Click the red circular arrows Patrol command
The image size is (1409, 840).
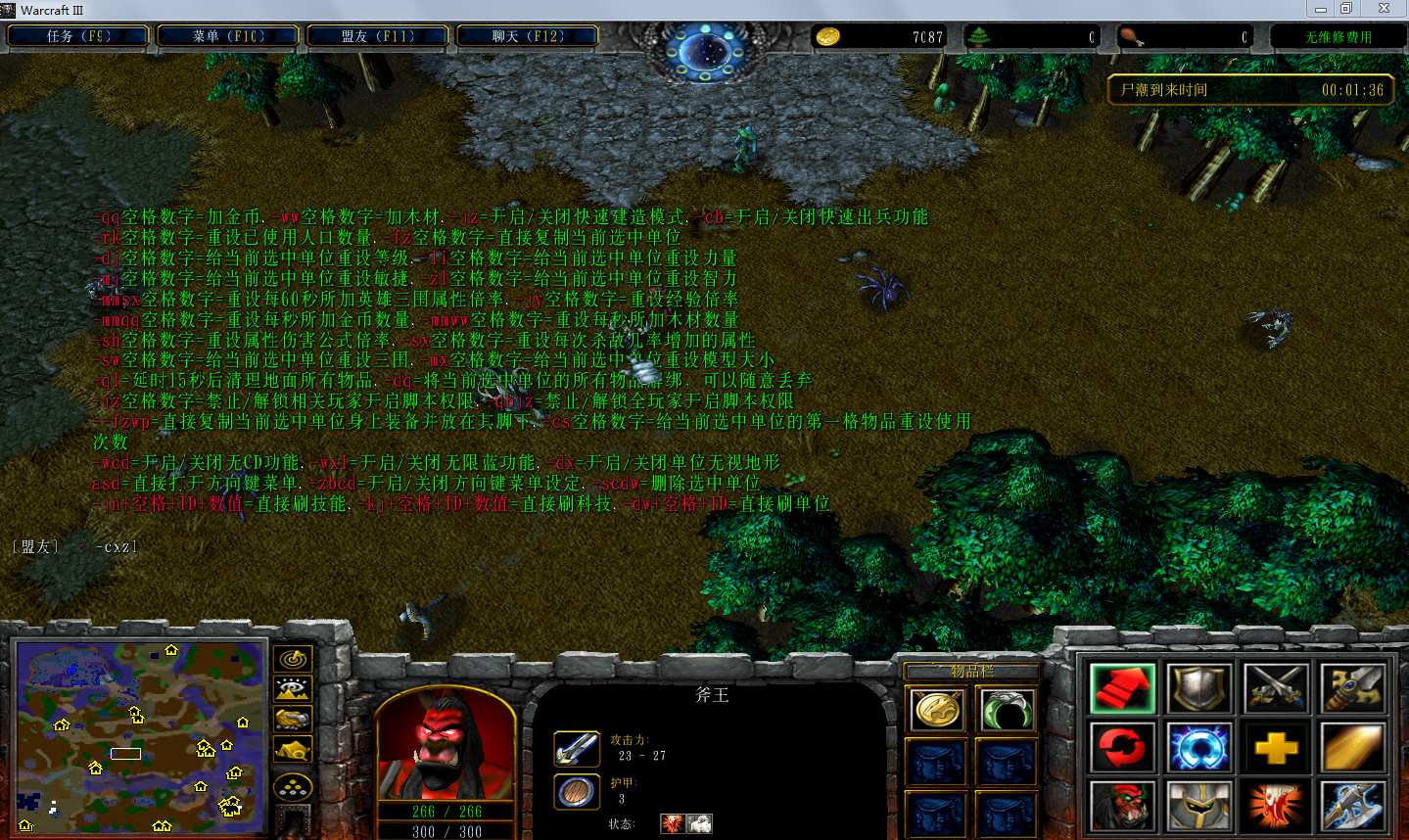tap(1122, 748)
